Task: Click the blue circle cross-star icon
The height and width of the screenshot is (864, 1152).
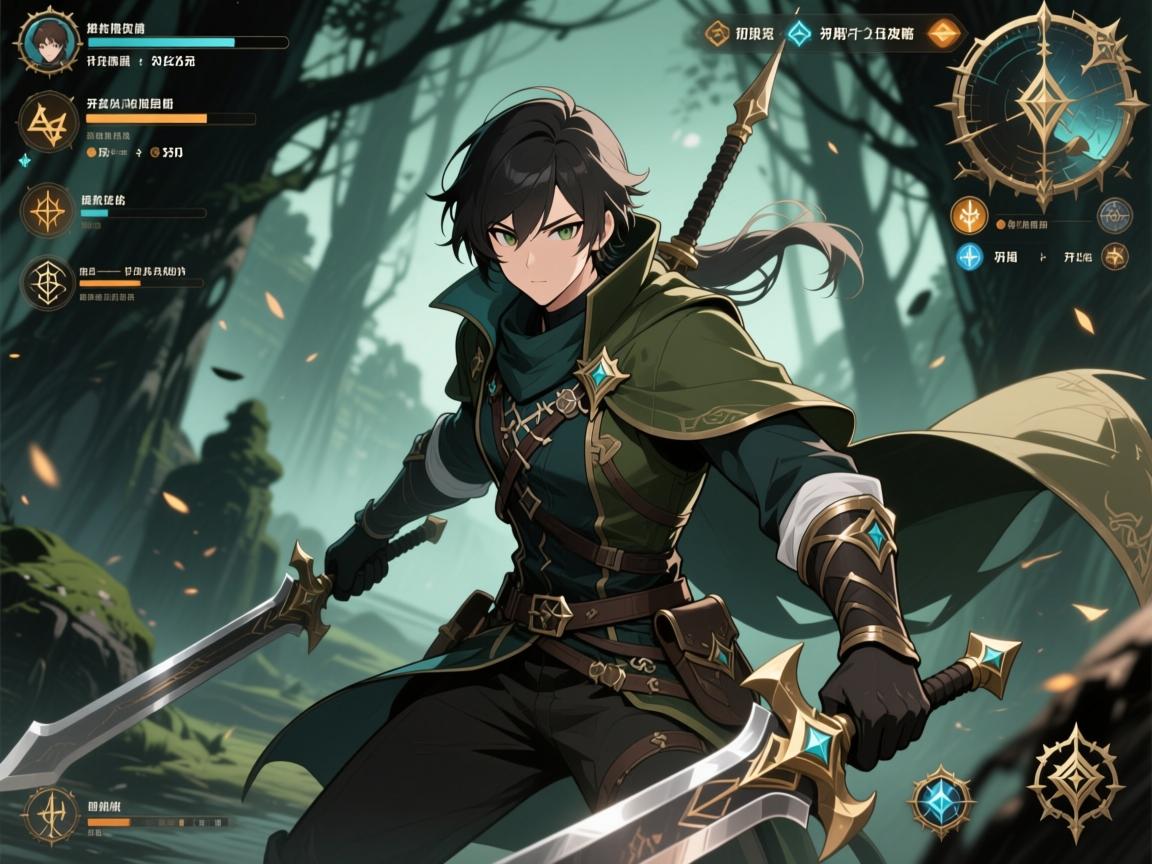Action: coord(969,256)
